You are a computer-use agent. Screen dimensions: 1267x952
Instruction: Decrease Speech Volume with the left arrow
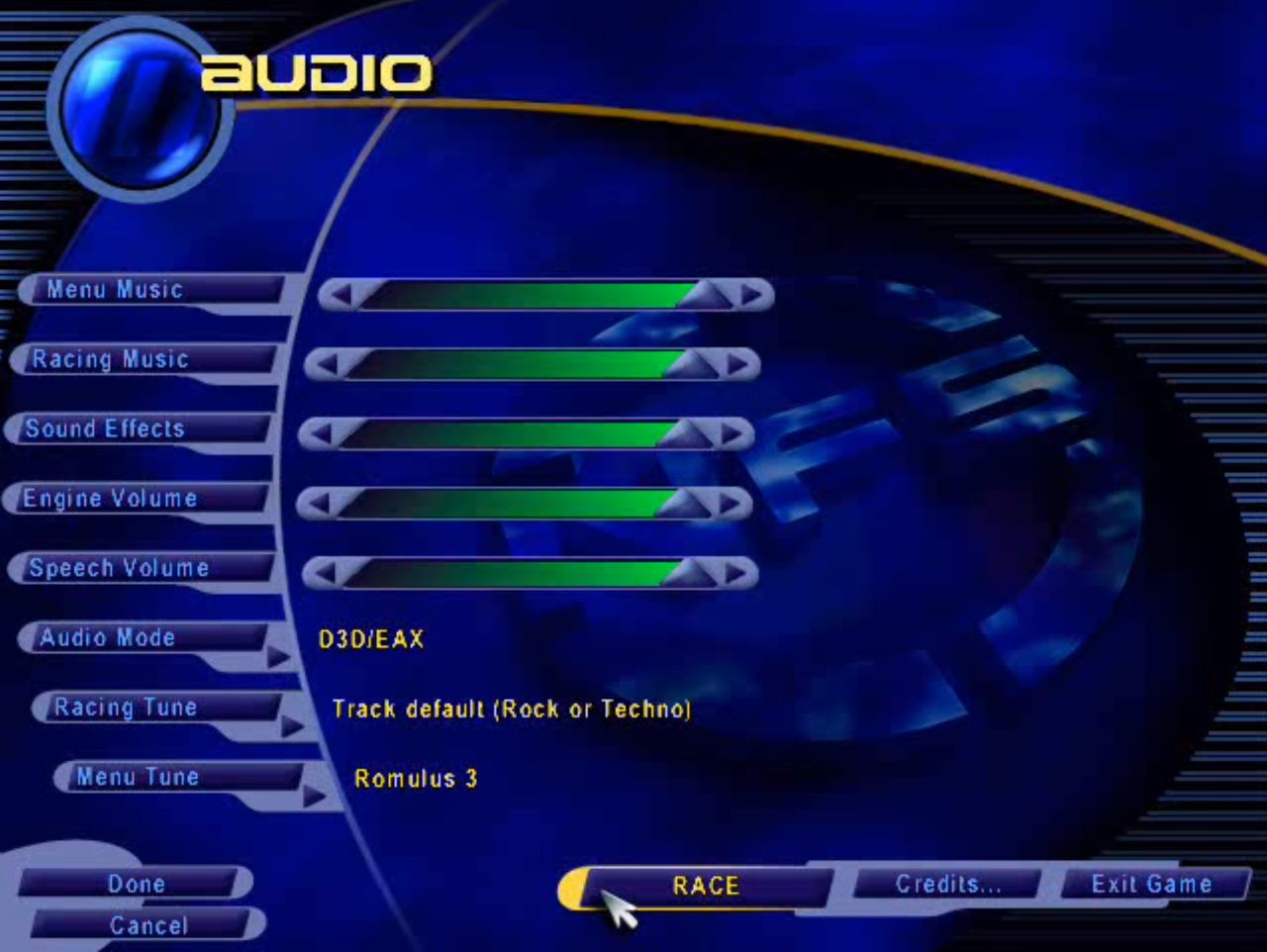324,573
